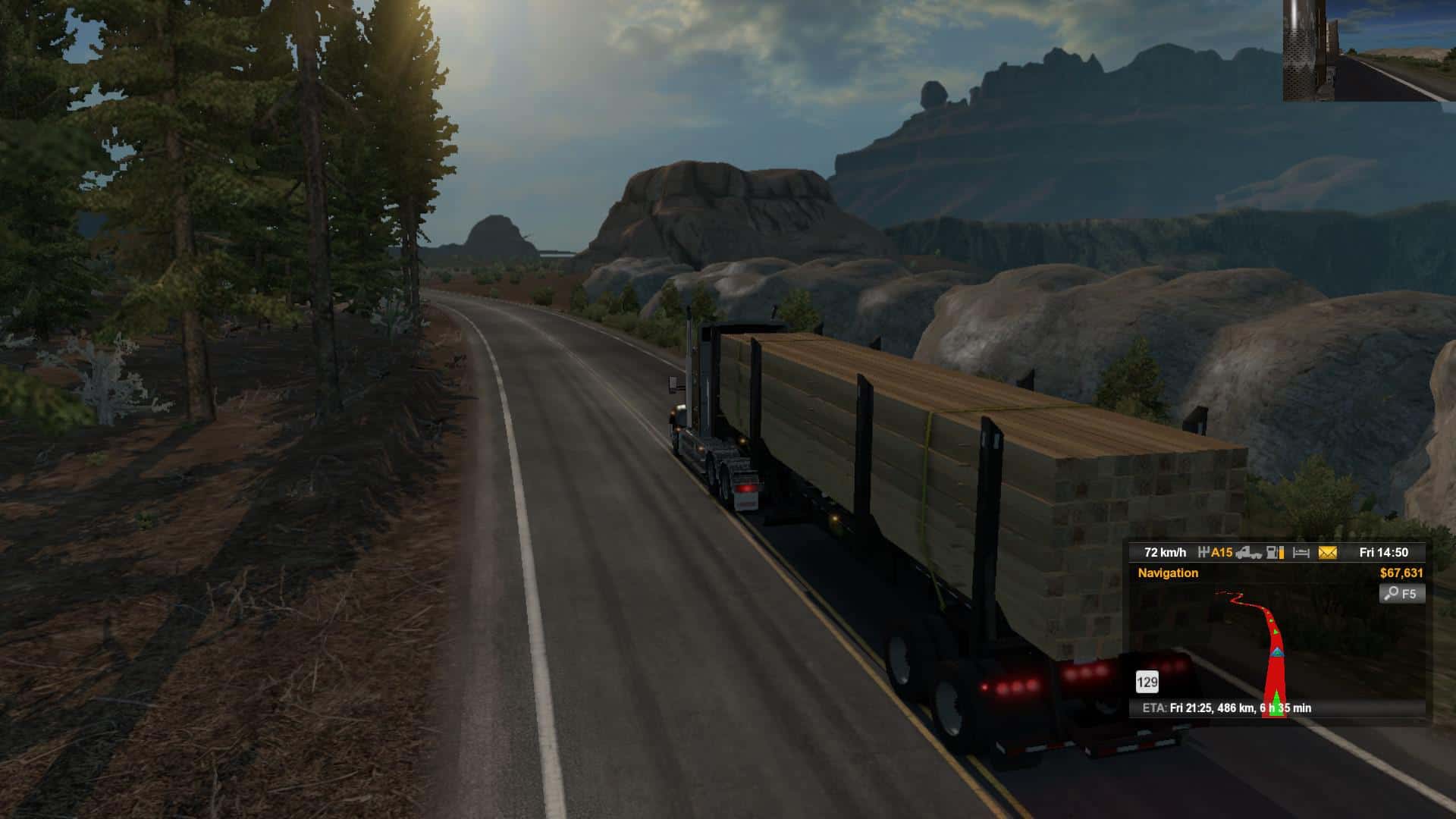
Task: Click the rest bed icon
Action: 1301,553
